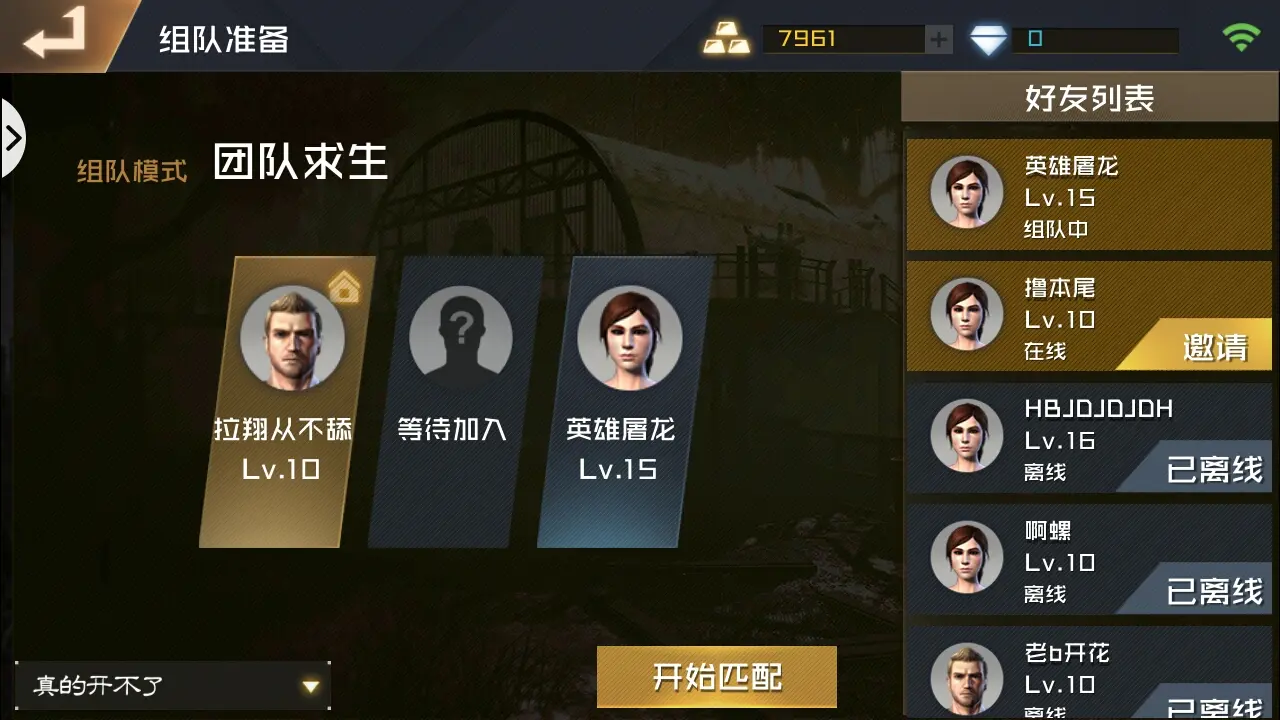This screenshot has height=720, width=1280.
Task: Click the 组队模式 team mode label
Action: tap(133, 170)
